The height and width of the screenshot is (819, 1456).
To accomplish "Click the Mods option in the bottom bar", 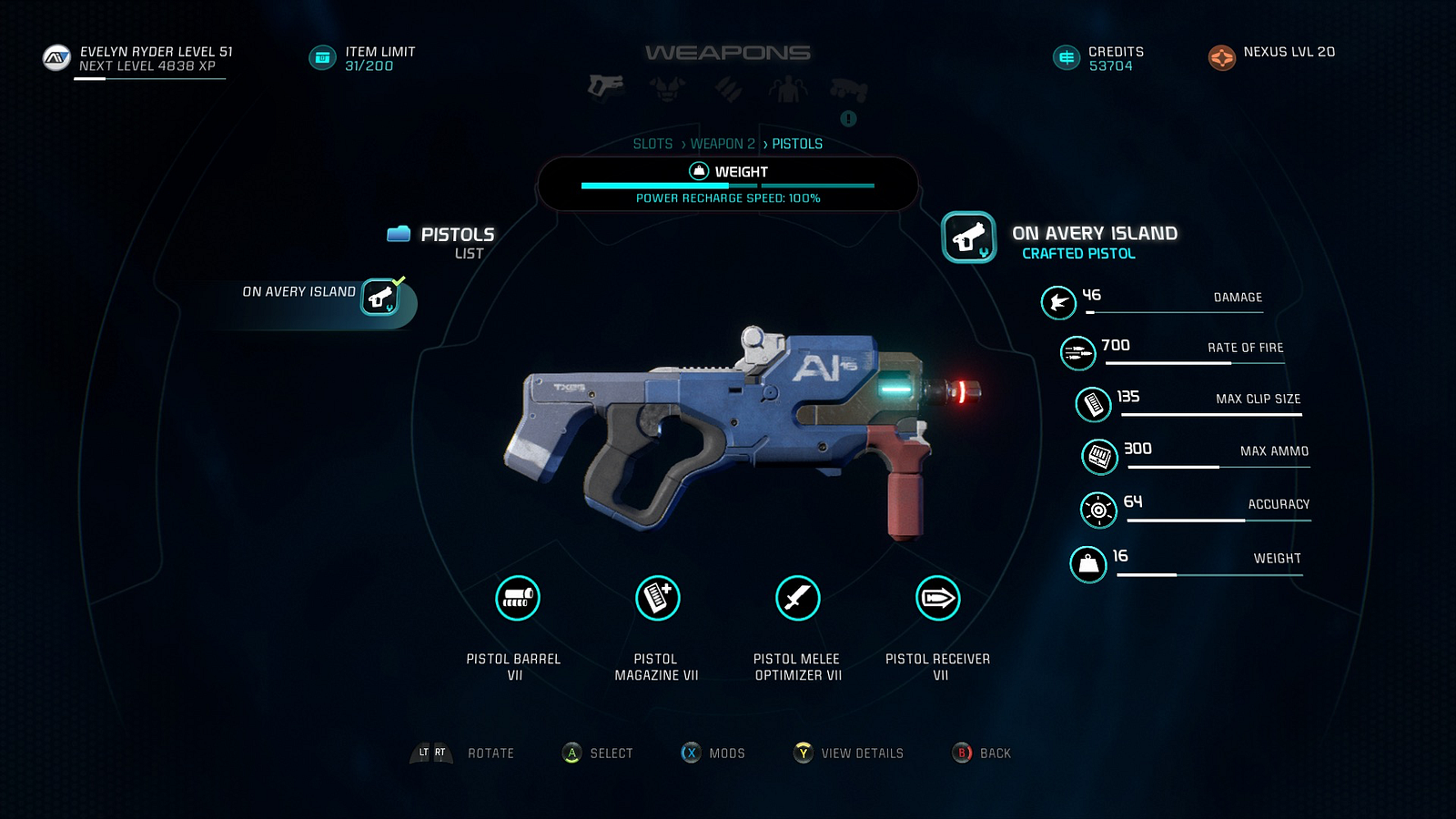I will [713, 753].
